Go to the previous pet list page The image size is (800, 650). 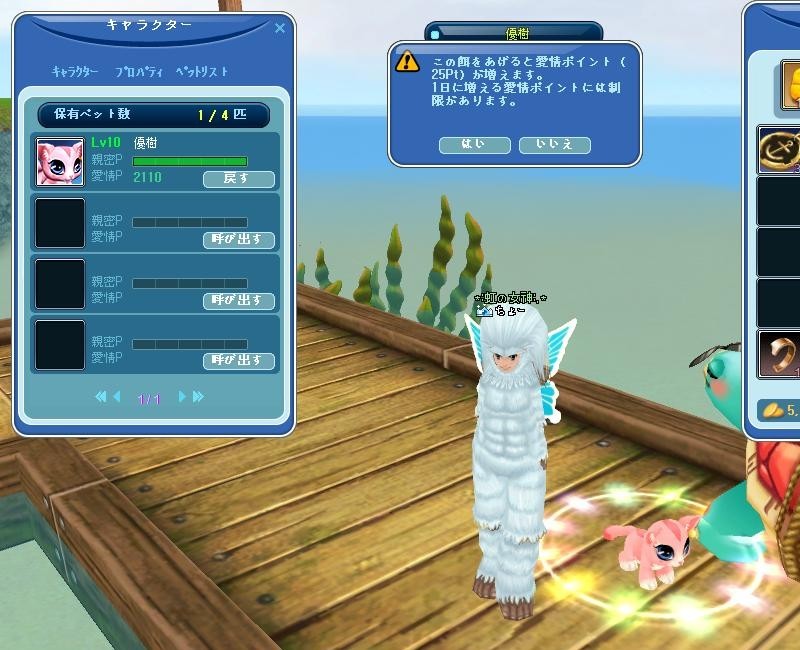click(x=117, y=397)
